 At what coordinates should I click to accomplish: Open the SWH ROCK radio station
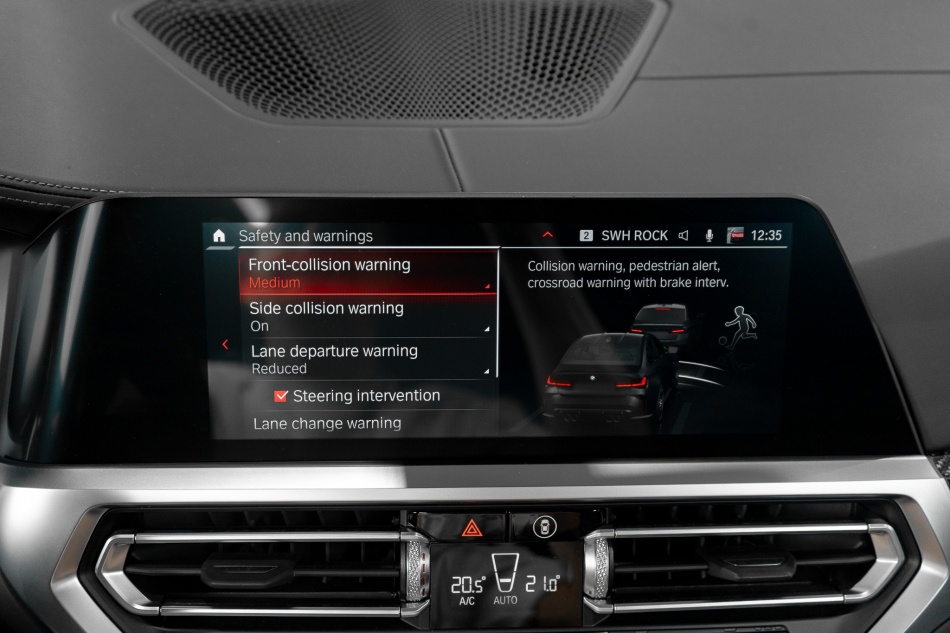click(633, 236)
